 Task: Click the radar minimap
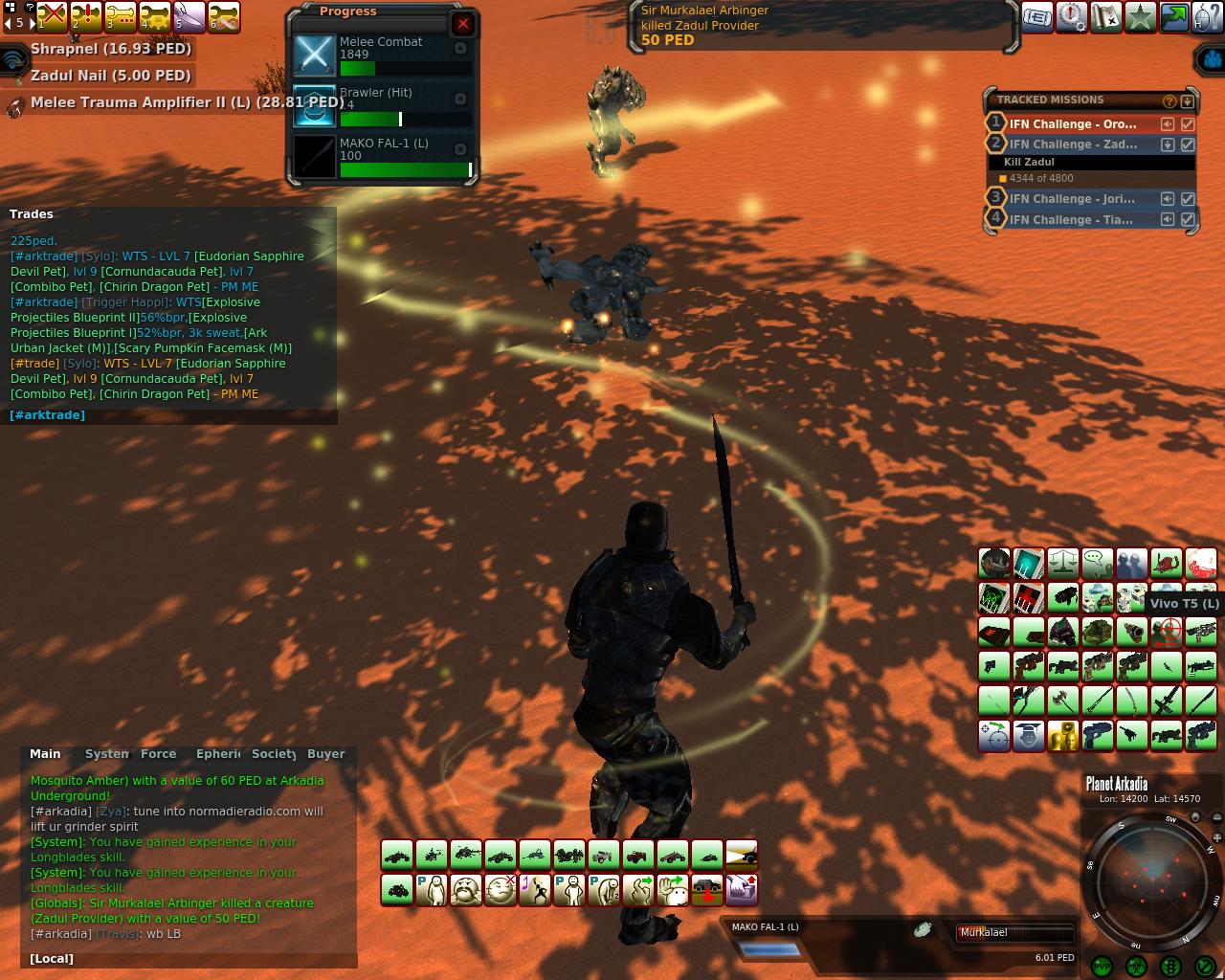coord(1151,880)
